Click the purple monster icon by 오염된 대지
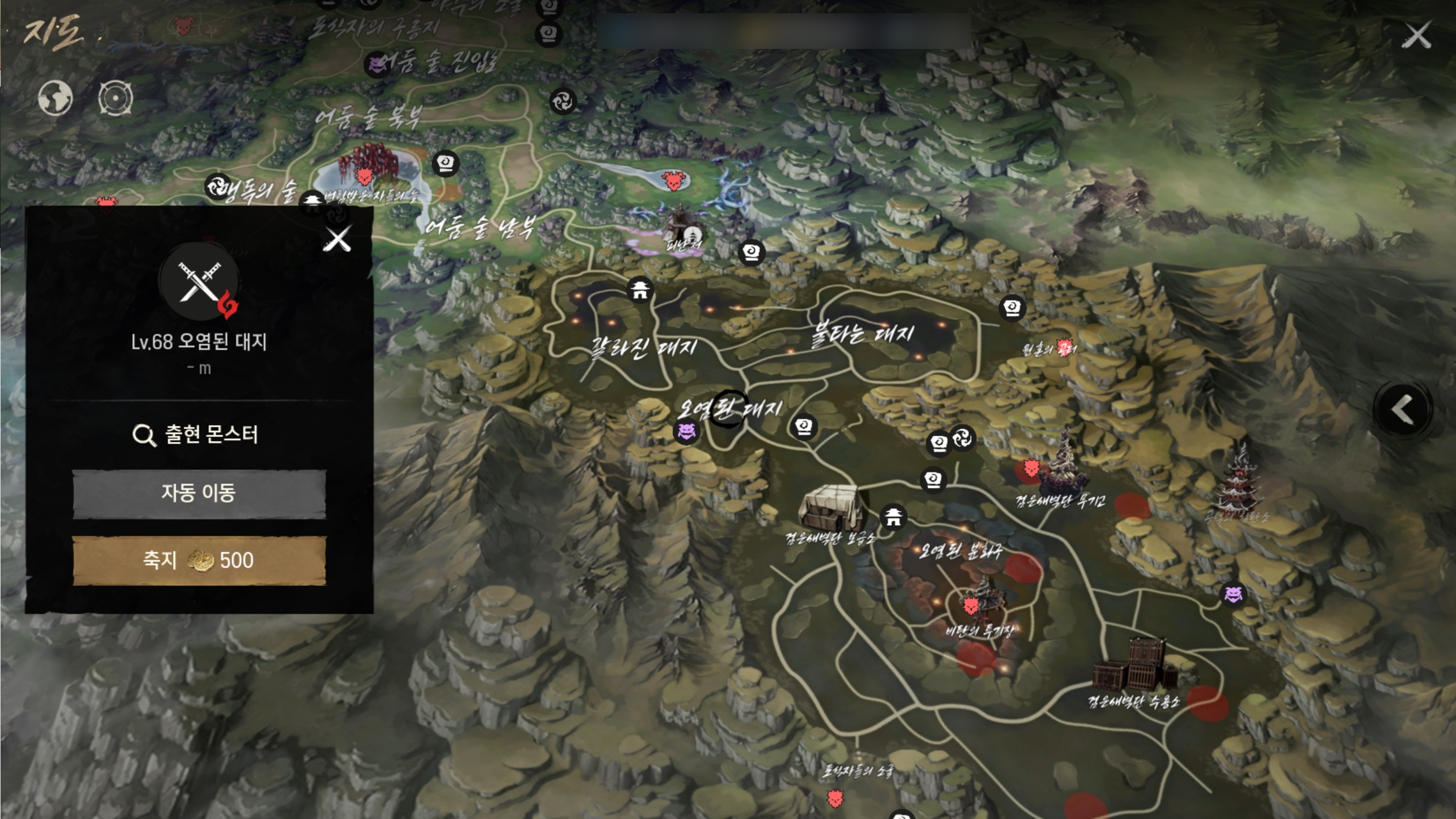This screenshot has height=819, width=1456. (686, 432)
